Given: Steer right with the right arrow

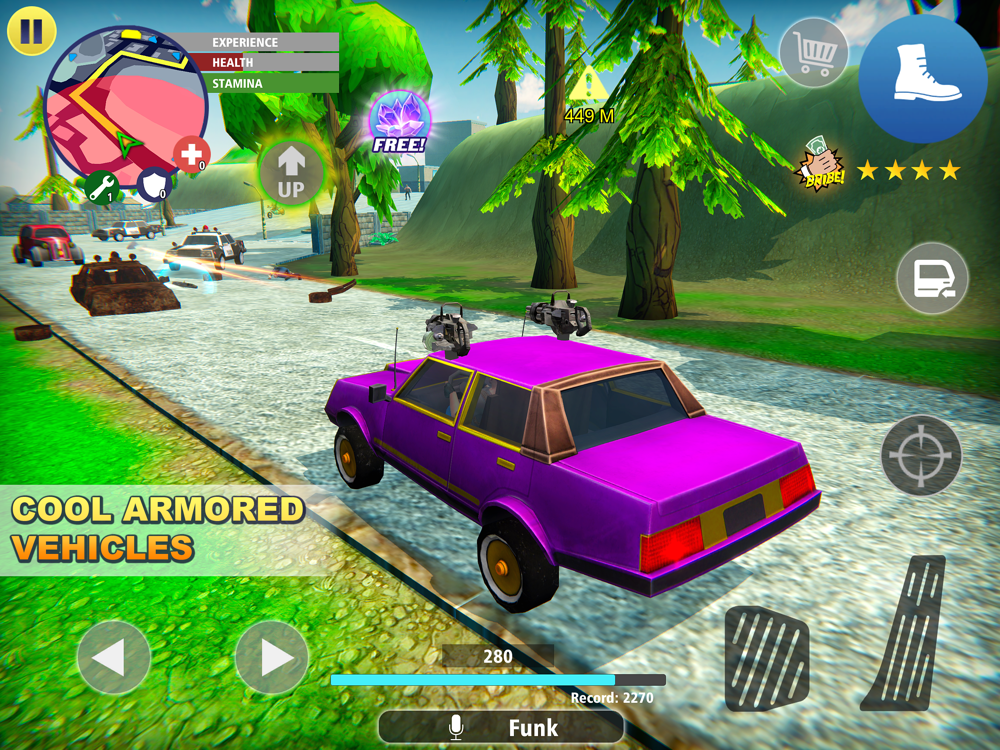Looking at the screenshot, I should click(271, 657).
